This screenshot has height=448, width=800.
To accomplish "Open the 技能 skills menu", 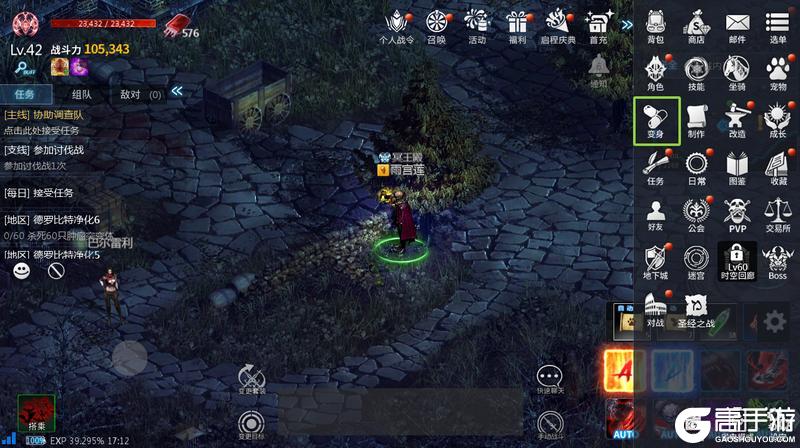I will [696, 72].
